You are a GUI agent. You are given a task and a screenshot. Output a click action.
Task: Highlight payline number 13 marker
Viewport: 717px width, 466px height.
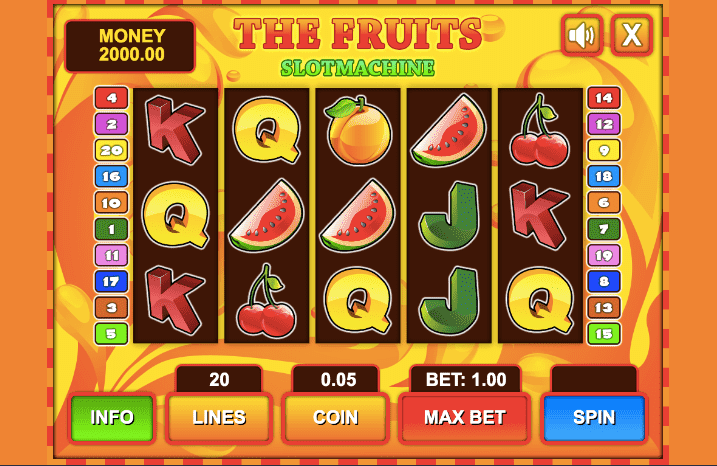[x=603, y=307]
